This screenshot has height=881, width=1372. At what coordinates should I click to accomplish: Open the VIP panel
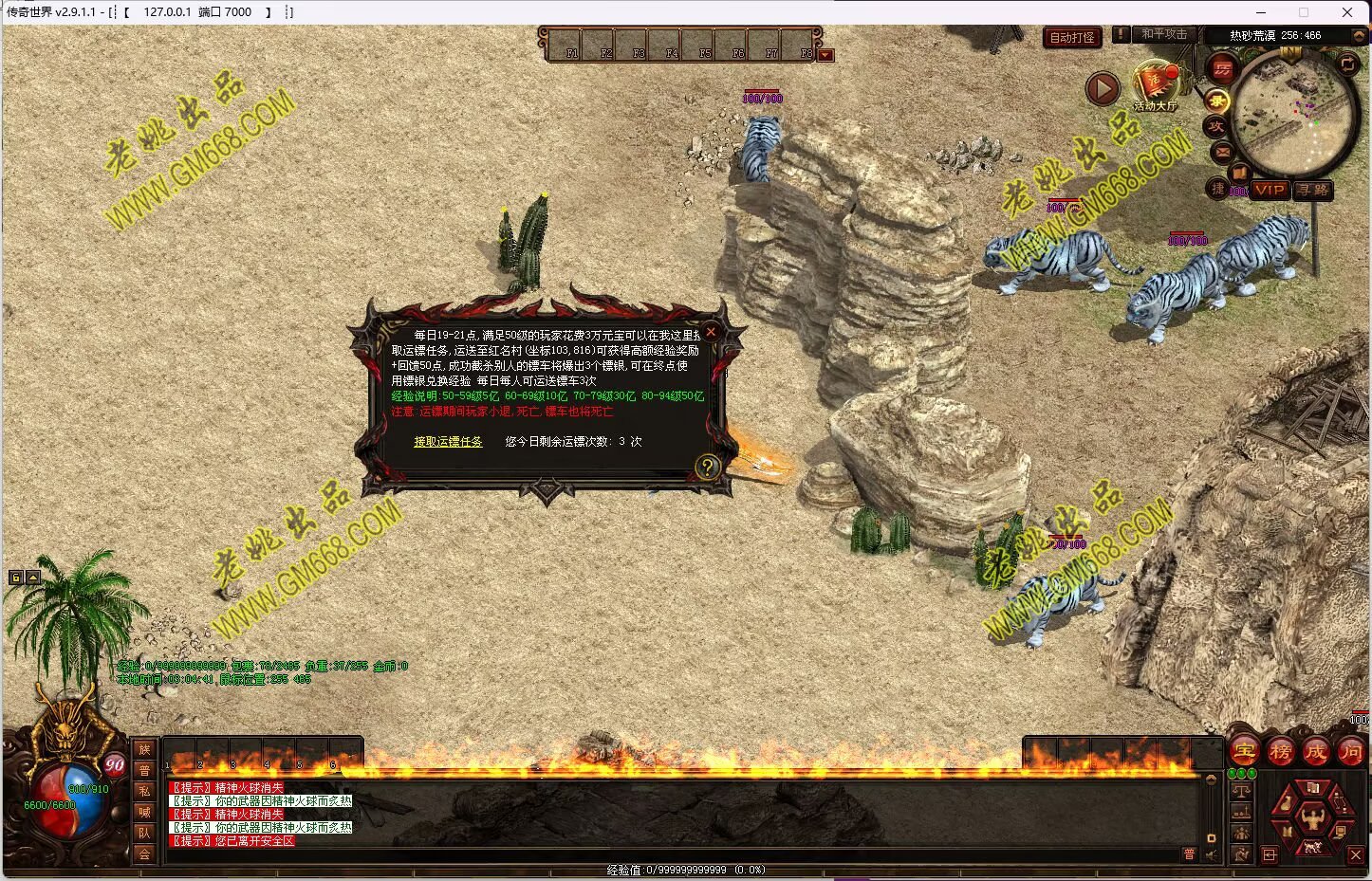tap(1270, 190)
